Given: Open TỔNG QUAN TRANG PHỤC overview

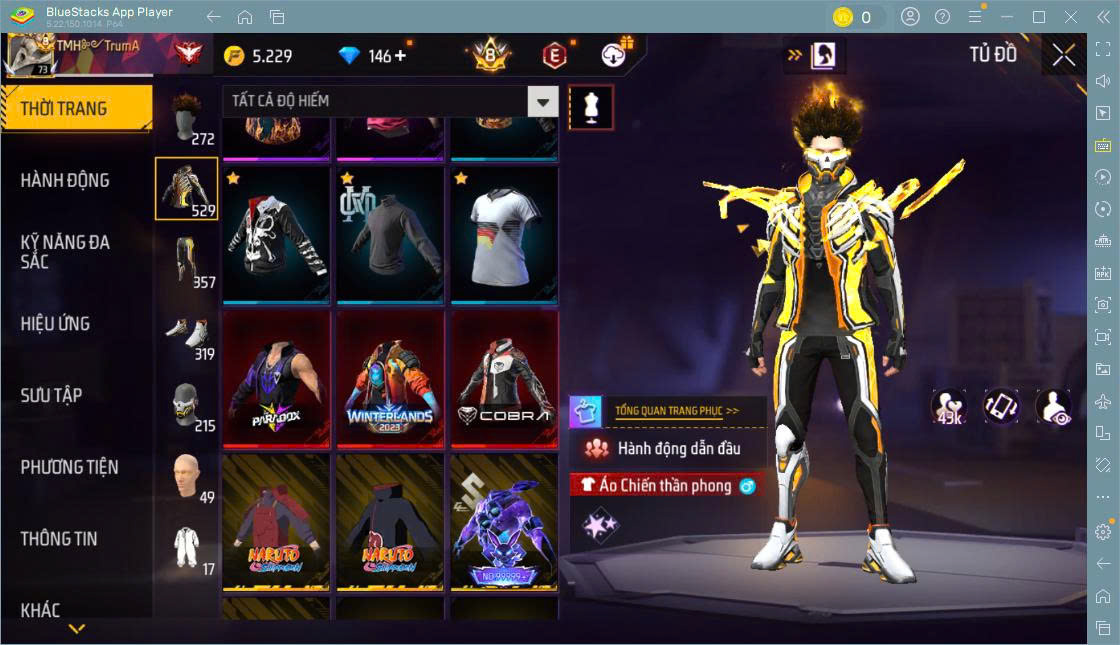Looking at the screenshot, I should tap(677, 410).
